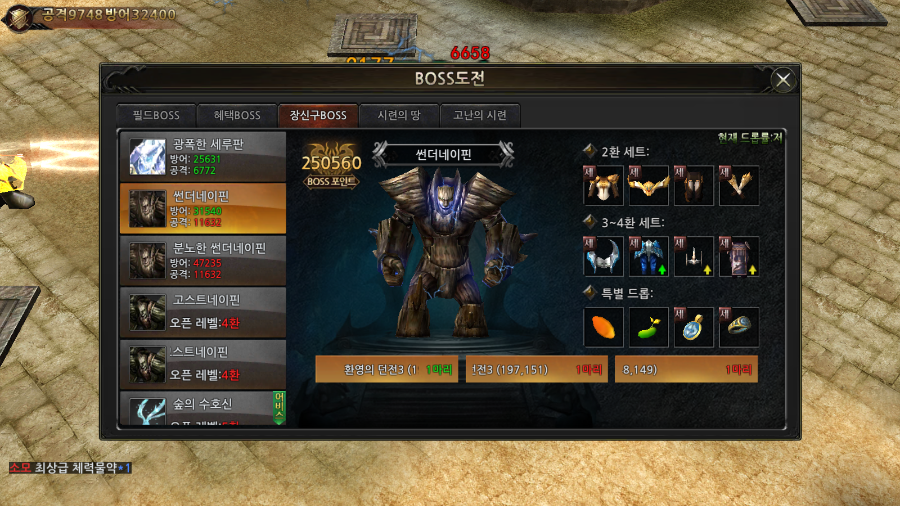Switch to the 시련의 땅 tab
Screen dimensions: 900x506
point(399,115)
